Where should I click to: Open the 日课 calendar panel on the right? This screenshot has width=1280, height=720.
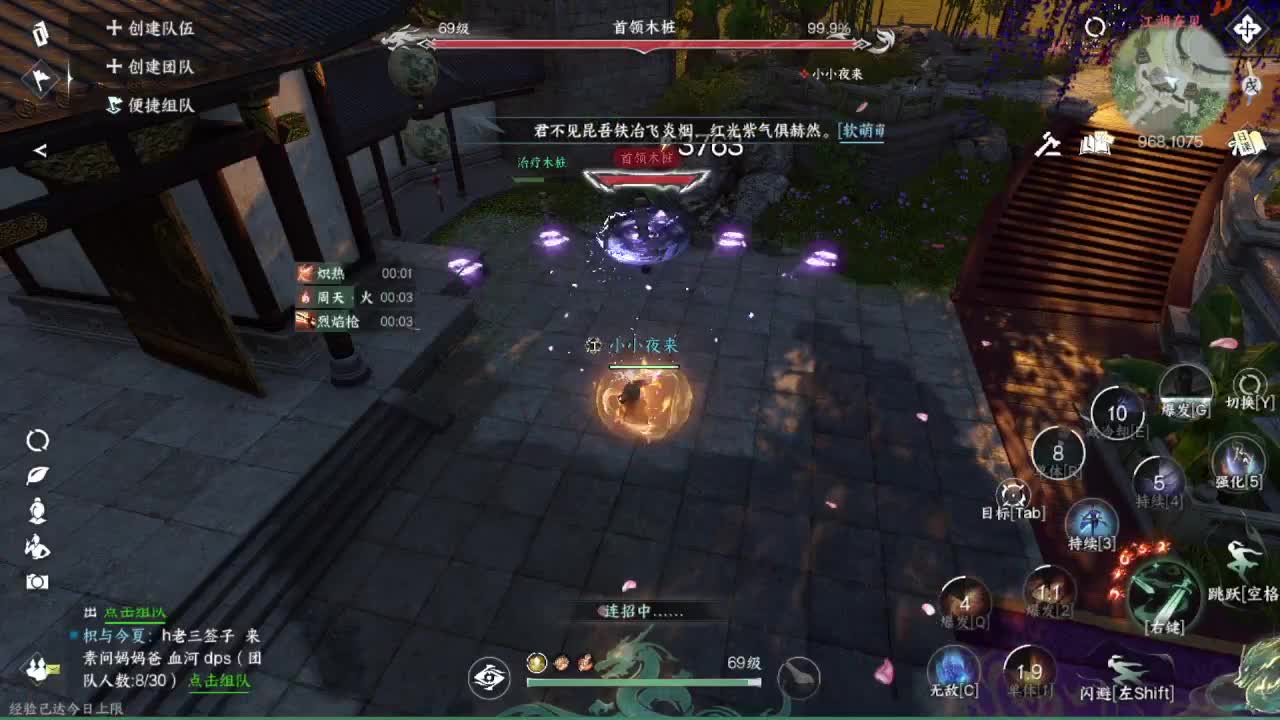[1248, 143]
